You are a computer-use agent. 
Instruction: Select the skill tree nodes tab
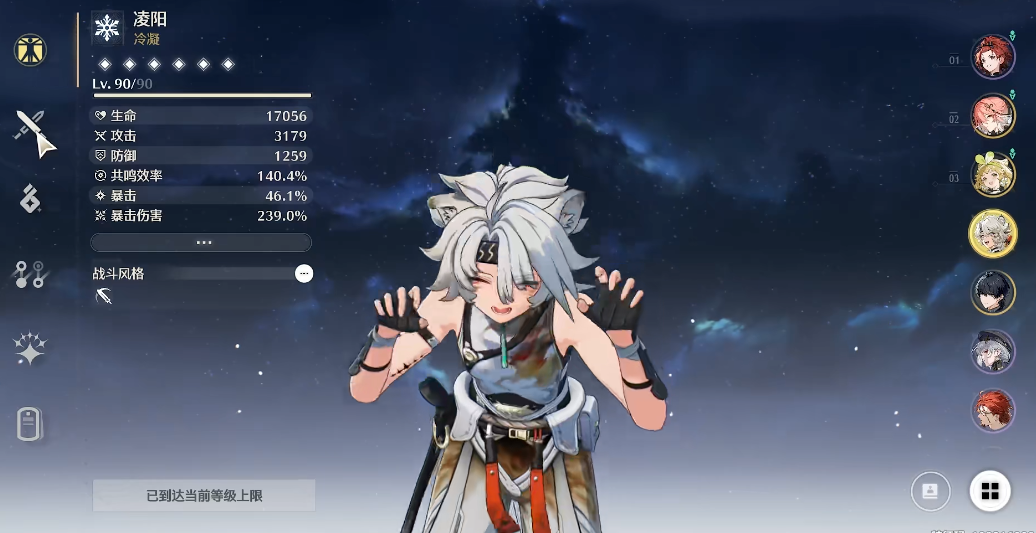click(30, 274)
